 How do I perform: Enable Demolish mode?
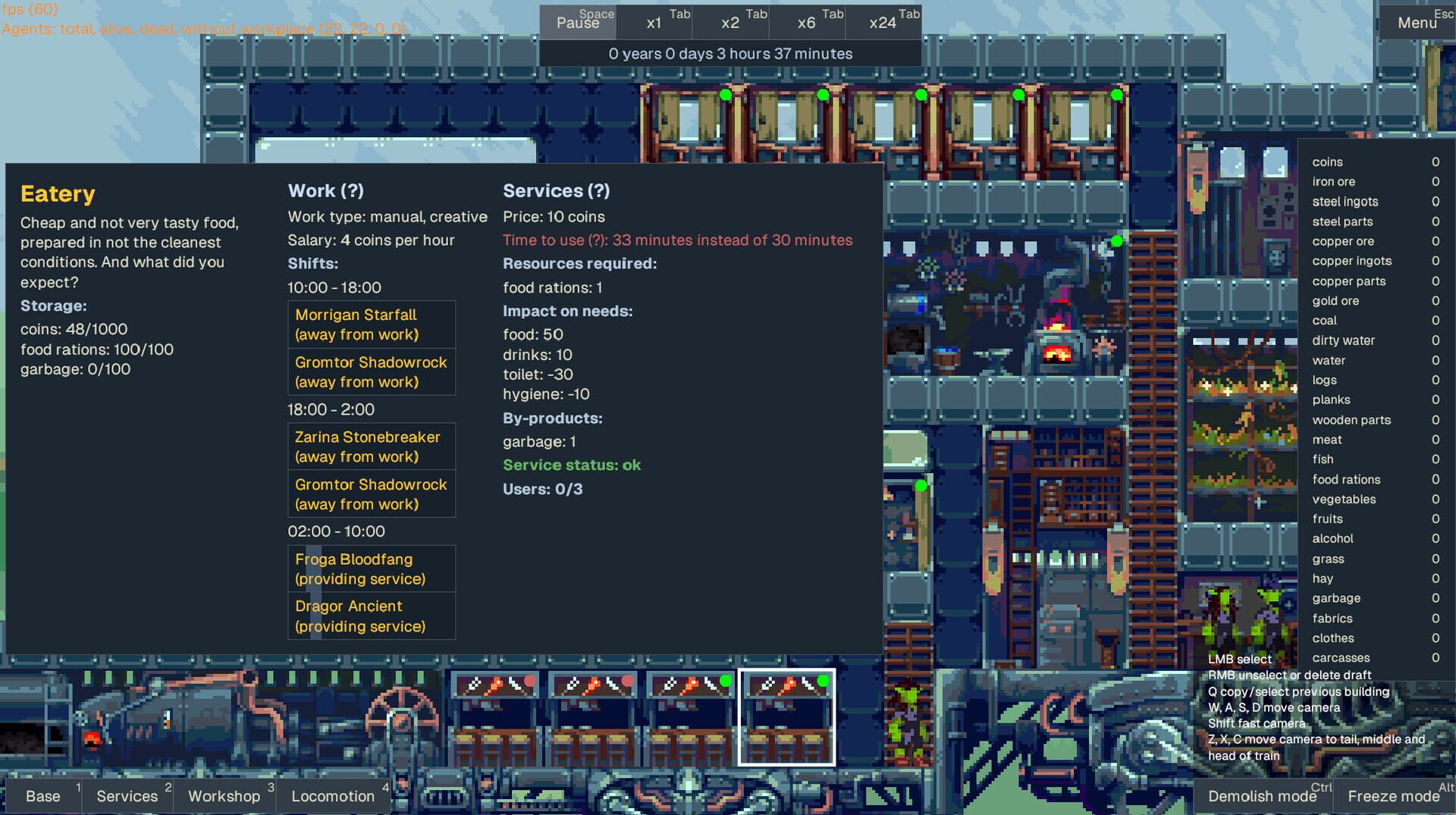[1263, 796]
